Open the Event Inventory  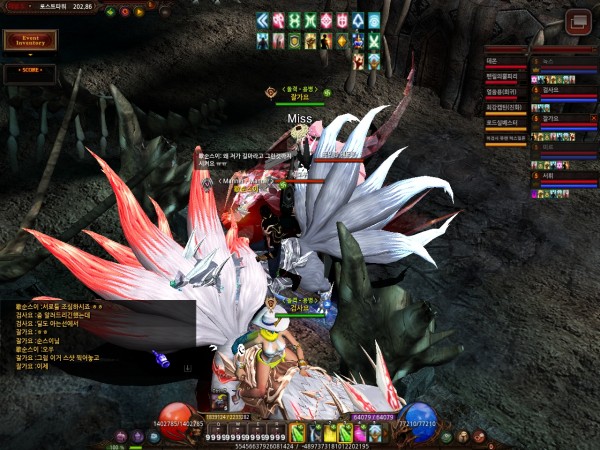30,40
